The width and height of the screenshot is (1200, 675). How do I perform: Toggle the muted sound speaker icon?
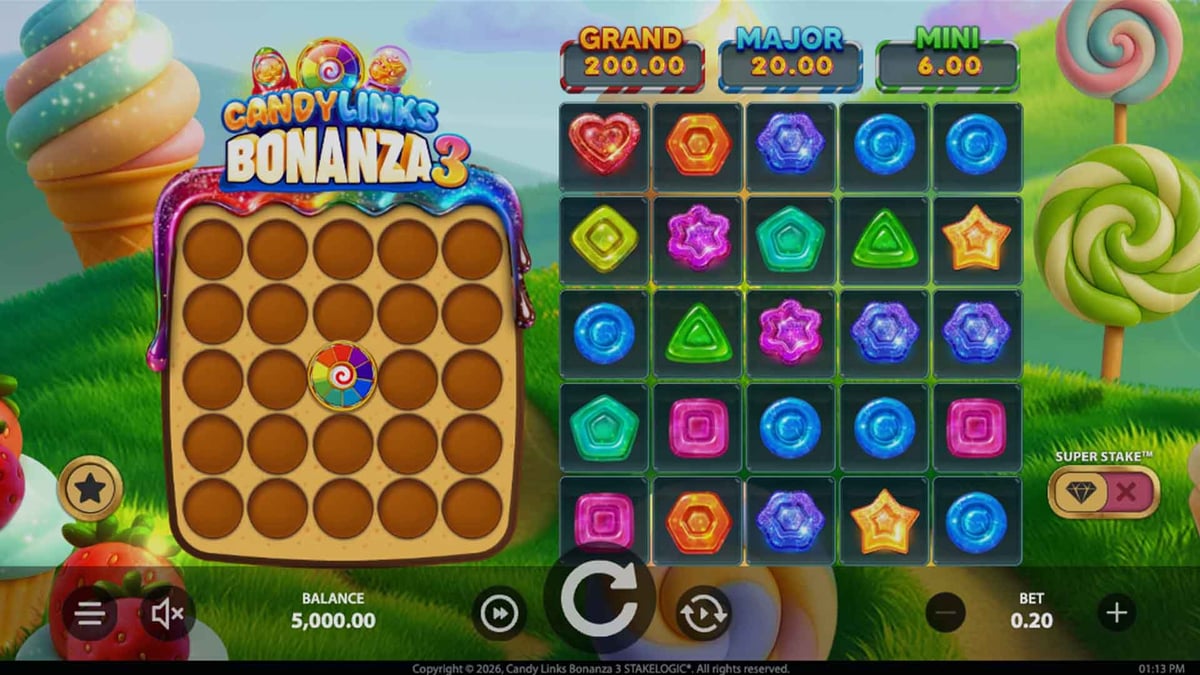click(166, 614)
